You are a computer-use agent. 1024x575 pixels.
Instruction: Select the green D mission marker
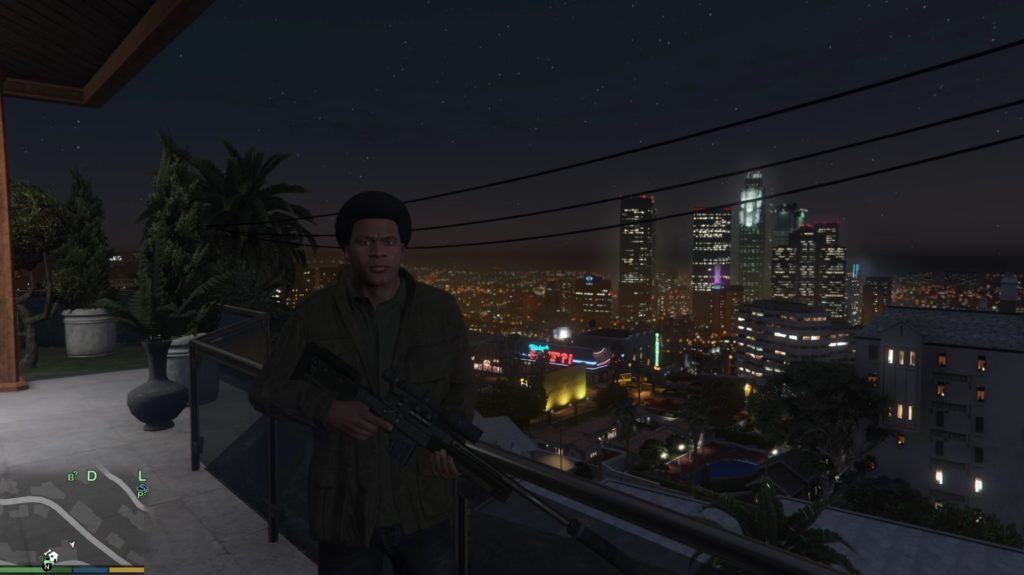click(x=92, y=476)
